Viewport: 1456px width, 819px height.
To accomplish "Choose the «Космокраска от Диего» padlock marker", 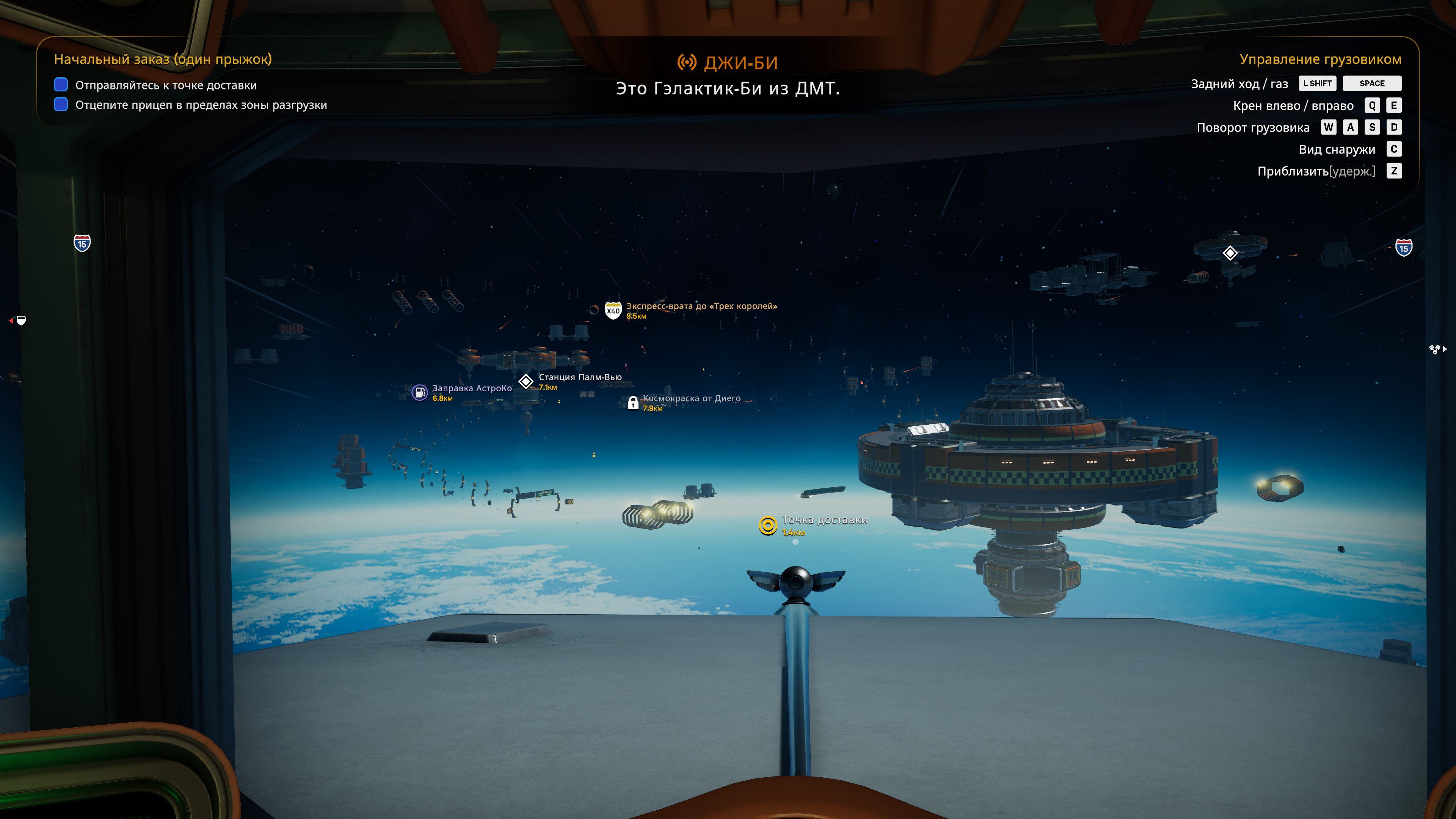I will [x=633, y=402].
